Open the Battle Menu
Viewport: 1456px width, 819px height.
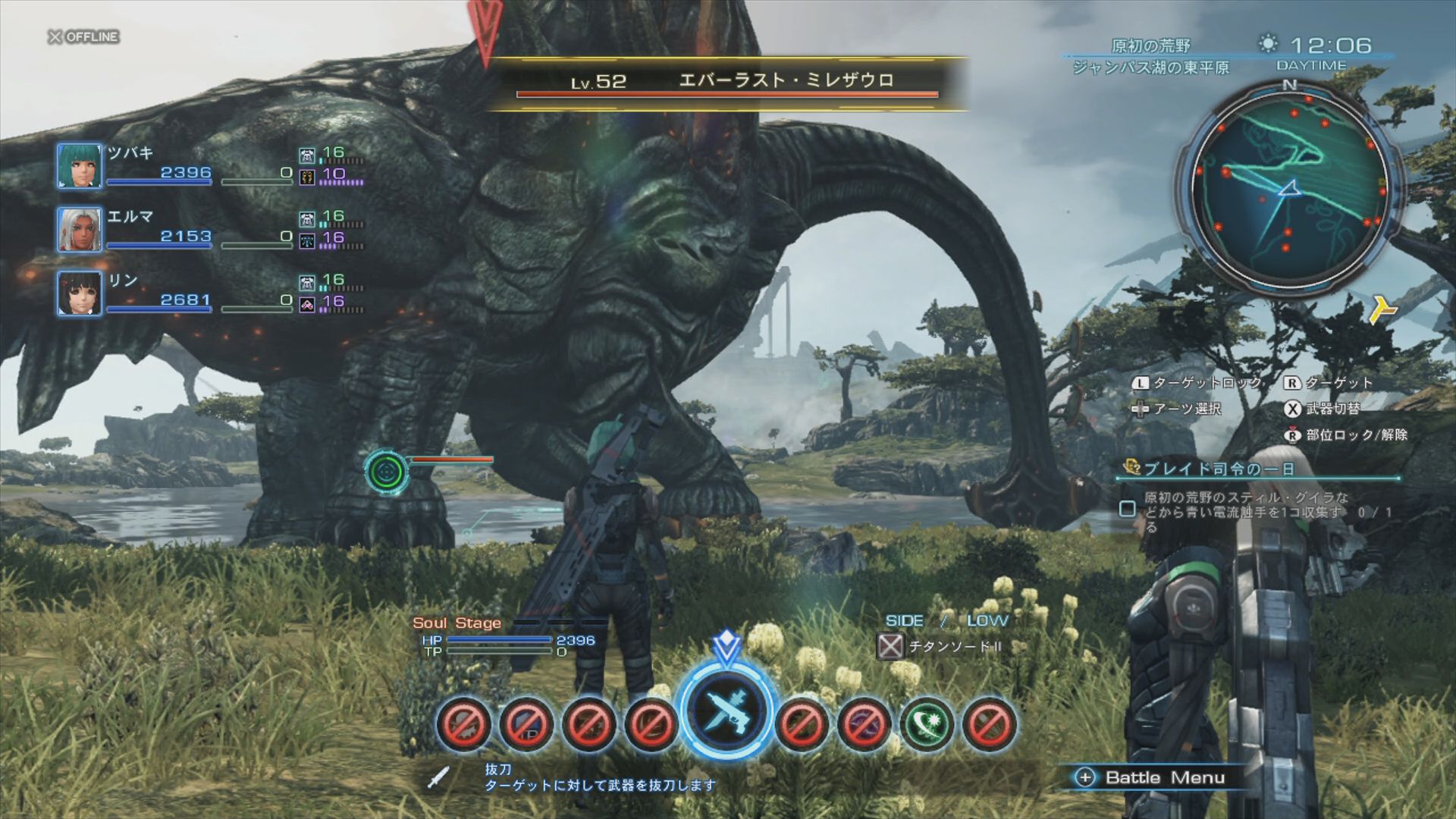point(1154,777)
